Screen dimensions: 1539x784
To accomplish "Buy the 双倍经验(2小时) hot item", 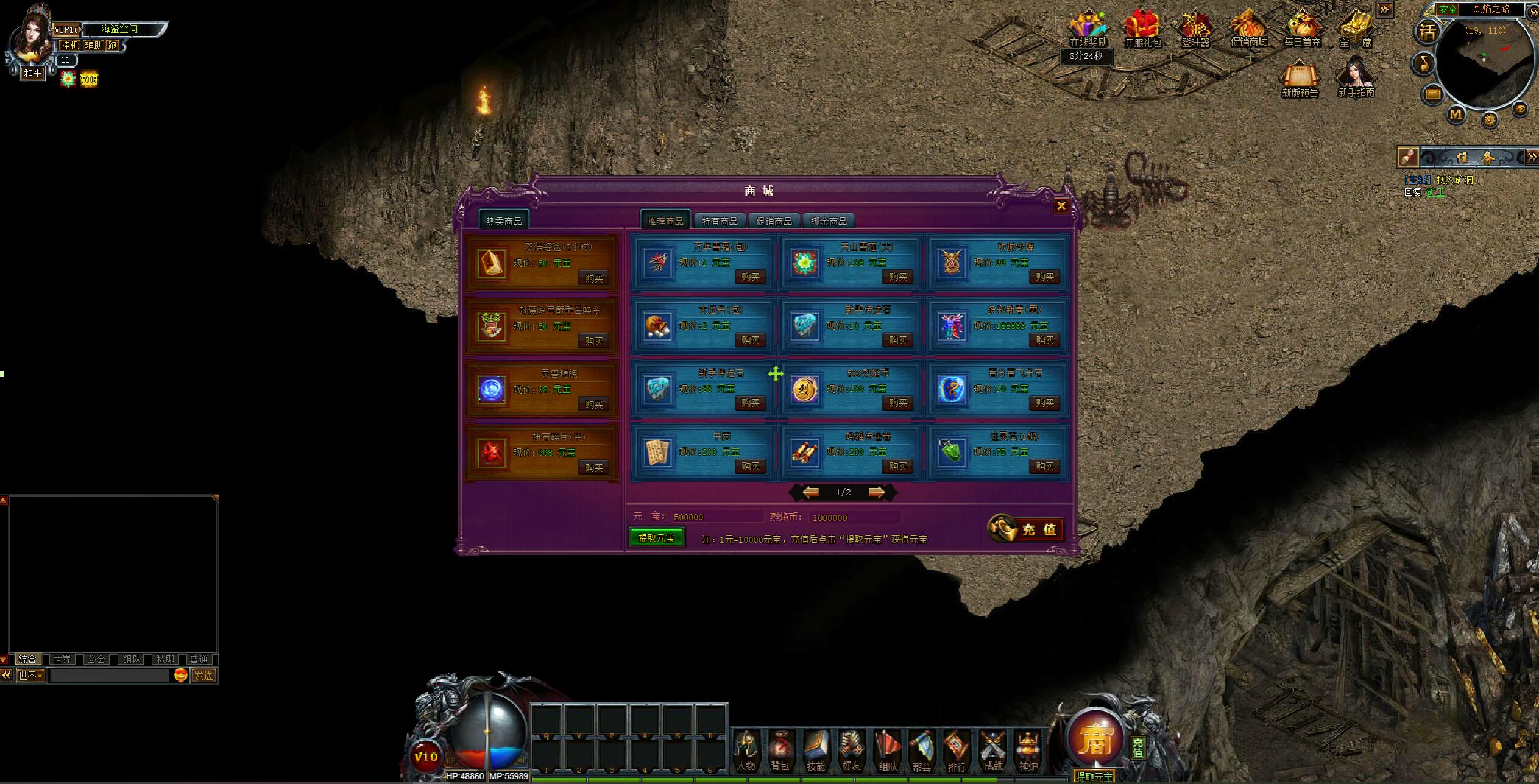I will [x=593, y=278].
